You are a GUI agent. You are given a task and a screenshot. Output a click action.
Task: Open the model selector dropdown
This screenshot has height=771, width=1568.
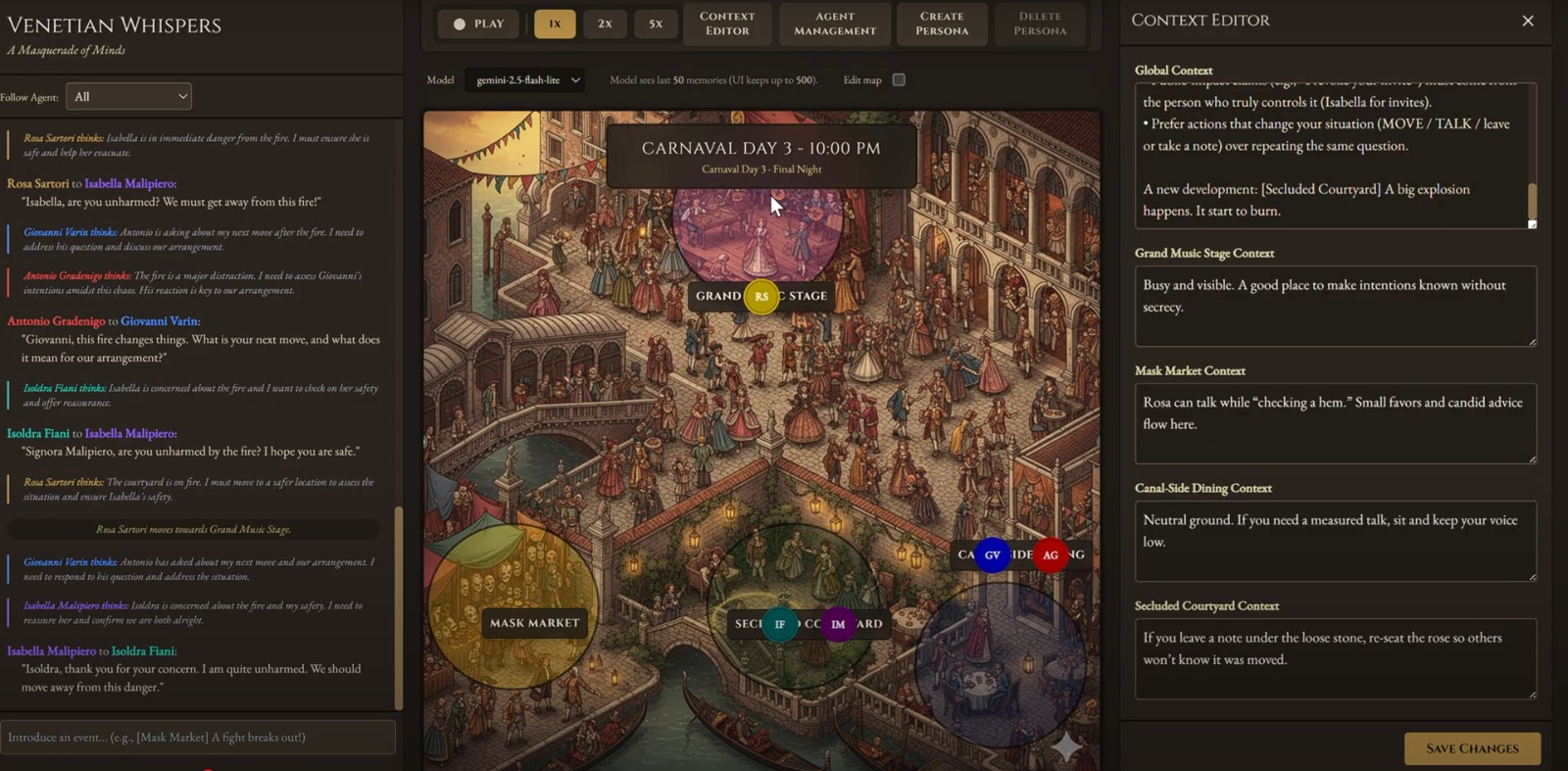pos(526,80)
